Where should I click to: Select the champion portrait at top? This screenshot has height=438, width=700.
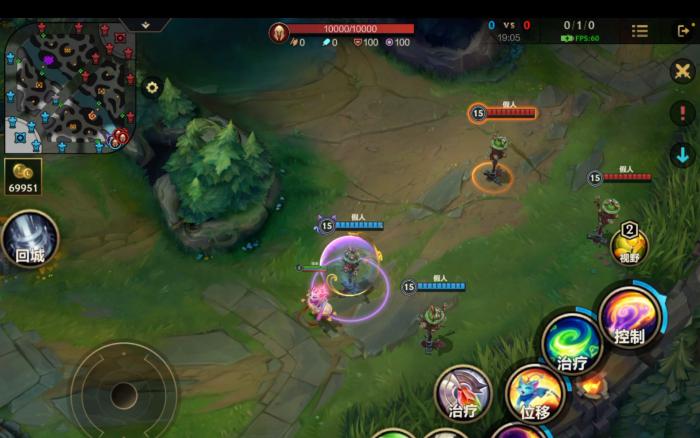pos(279,32)
